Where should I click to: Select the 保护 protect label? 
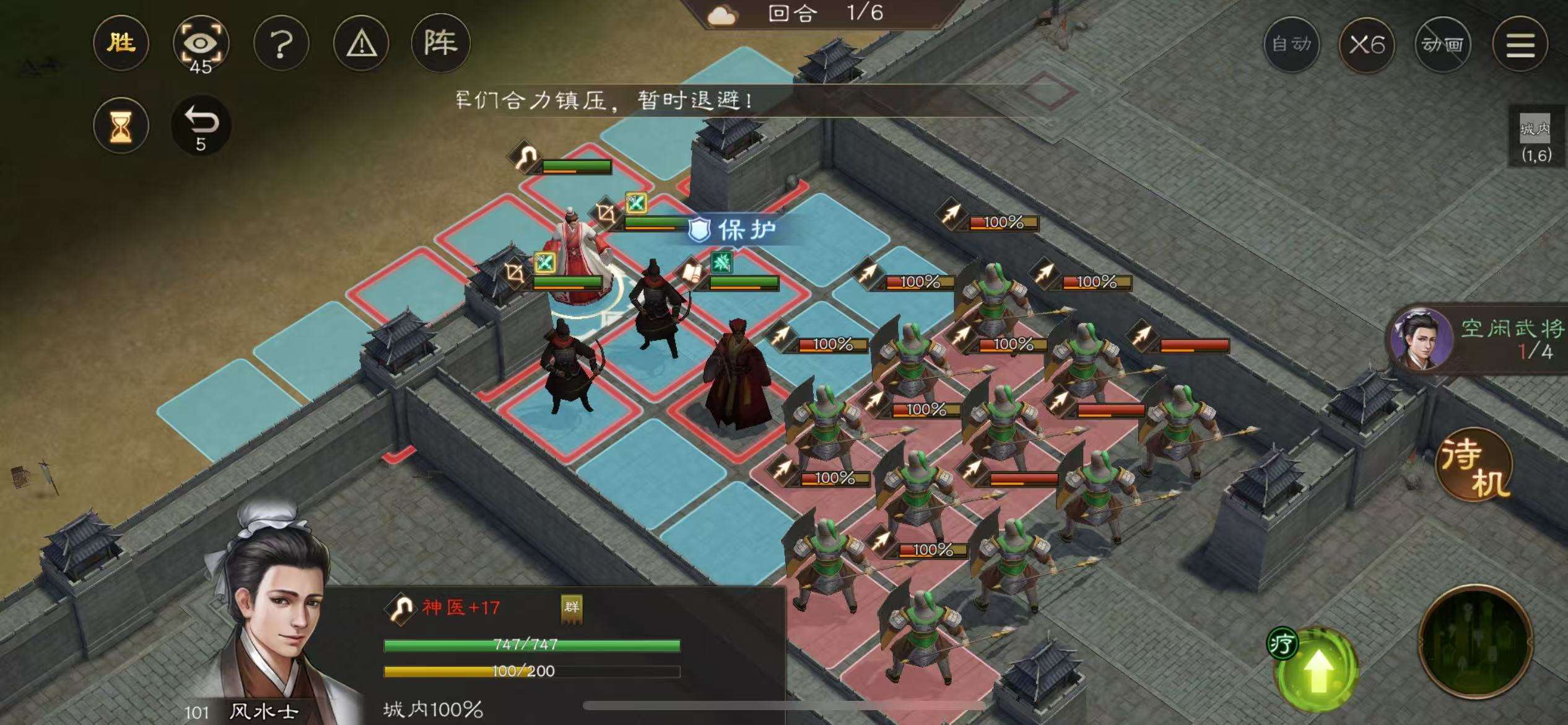[734, 230]
